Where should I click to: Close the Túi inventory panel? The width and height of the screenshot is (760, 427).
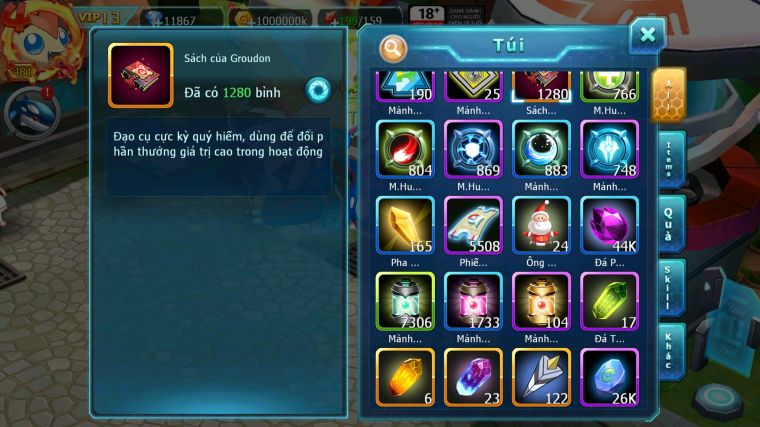(647, 36)
